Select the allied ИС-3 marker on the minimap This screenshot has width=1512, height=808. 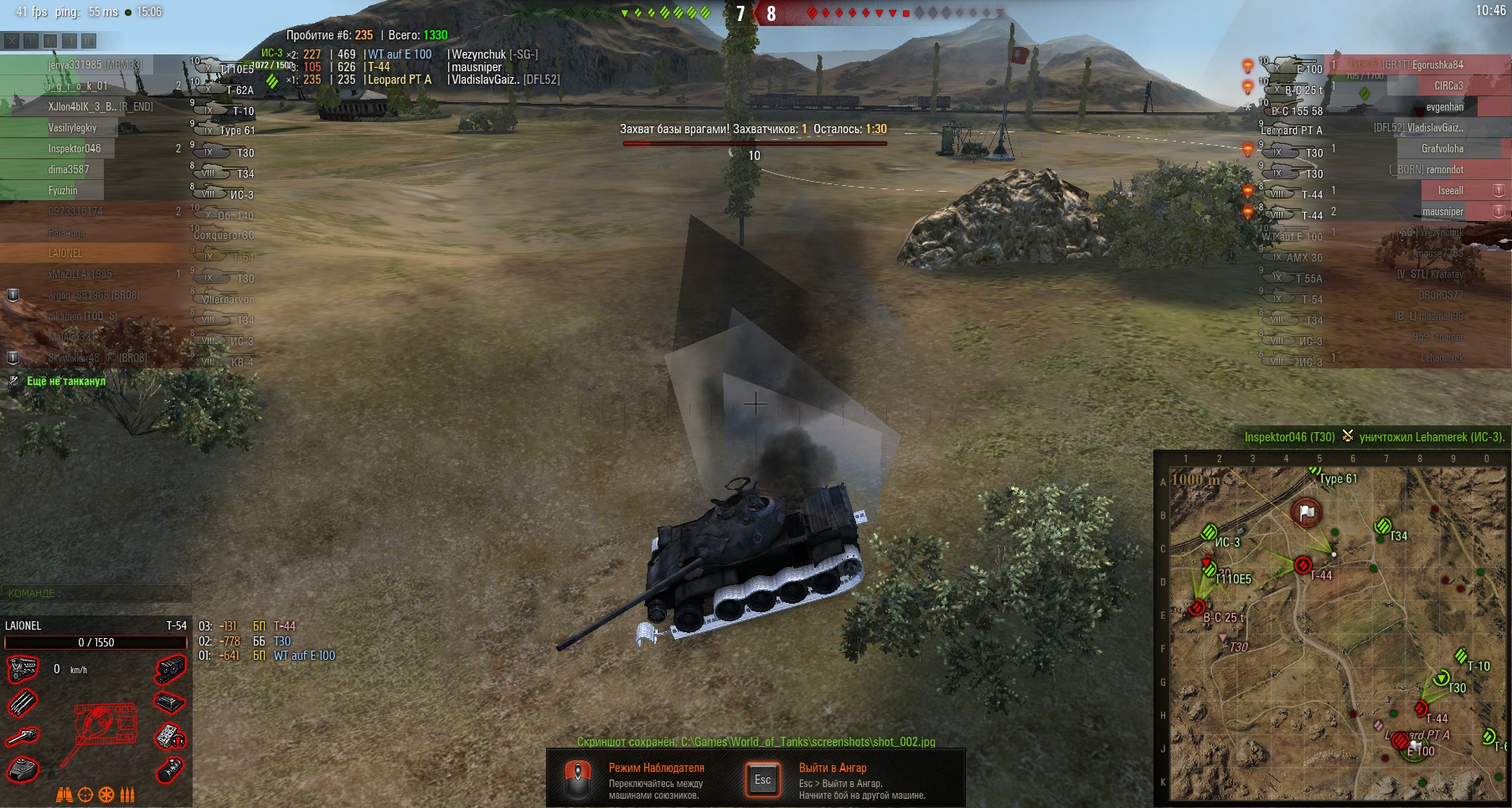(x=1209, y=532)
